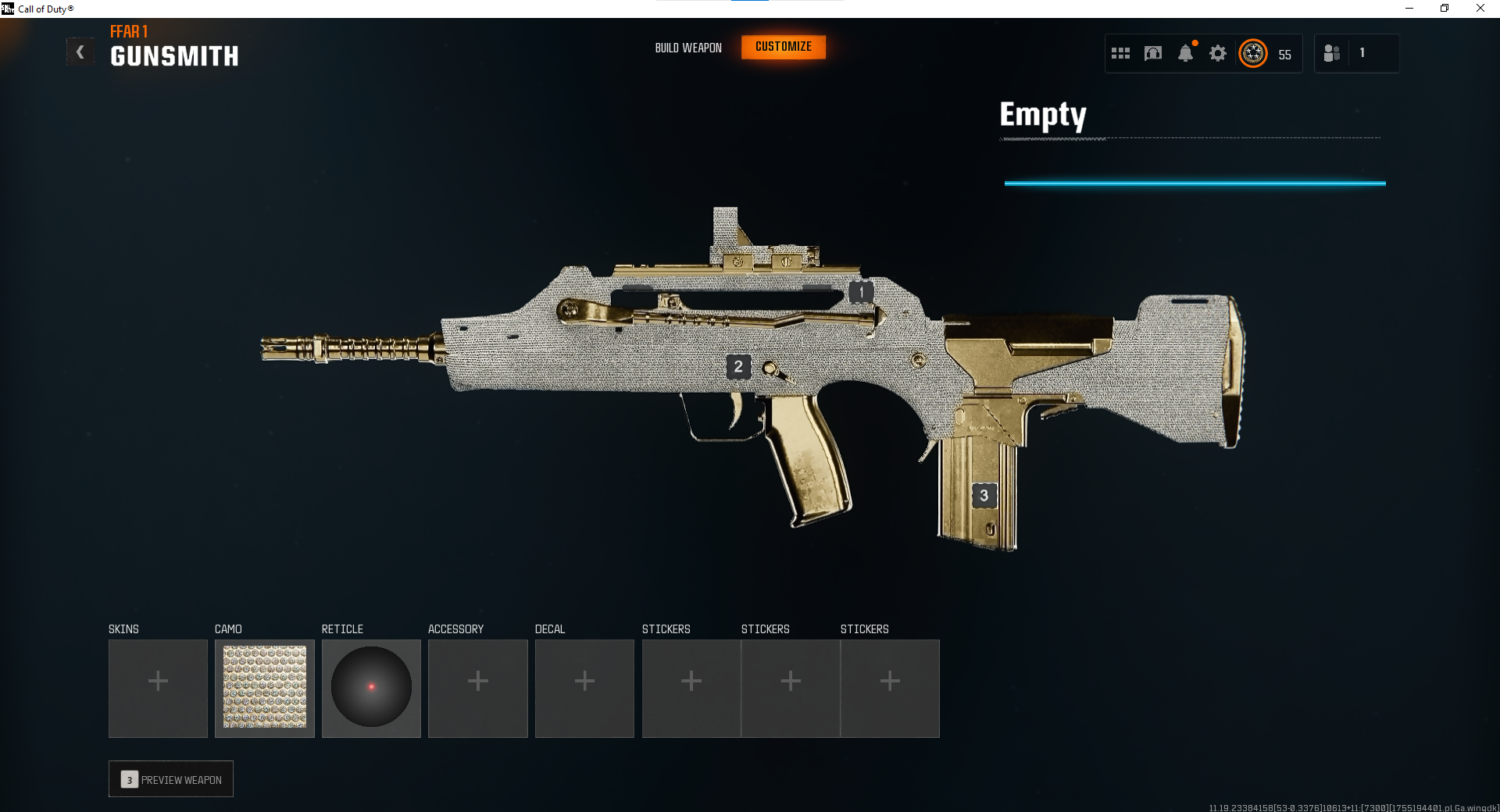Minimize the game window
The width and height of the screenshot is (1500, 812).
pyautogui.click(x=1409, y=9)
